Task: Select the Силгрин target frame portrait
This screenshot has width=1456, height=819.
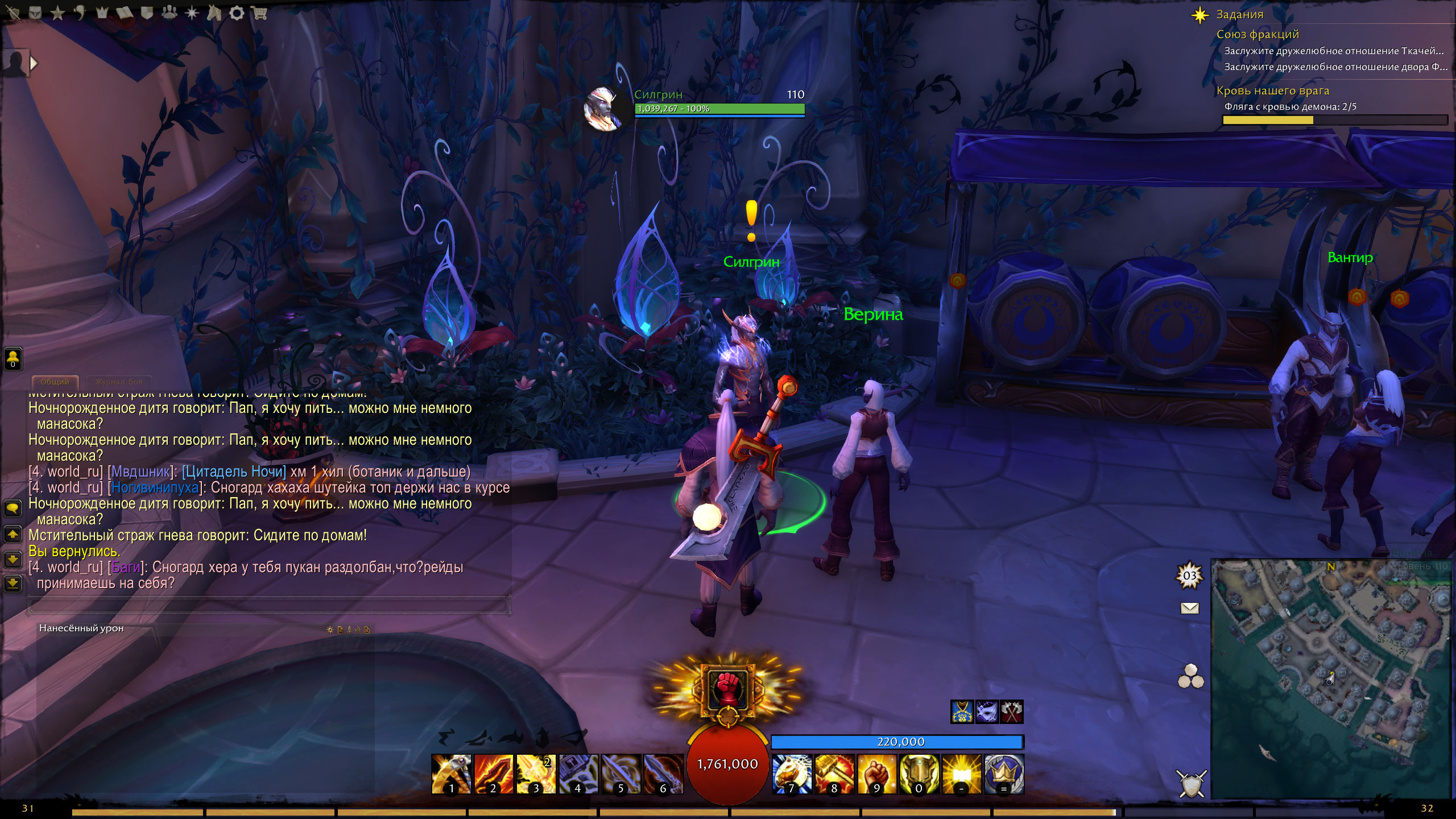Action: pyautogui.click(x=604, y=108)
